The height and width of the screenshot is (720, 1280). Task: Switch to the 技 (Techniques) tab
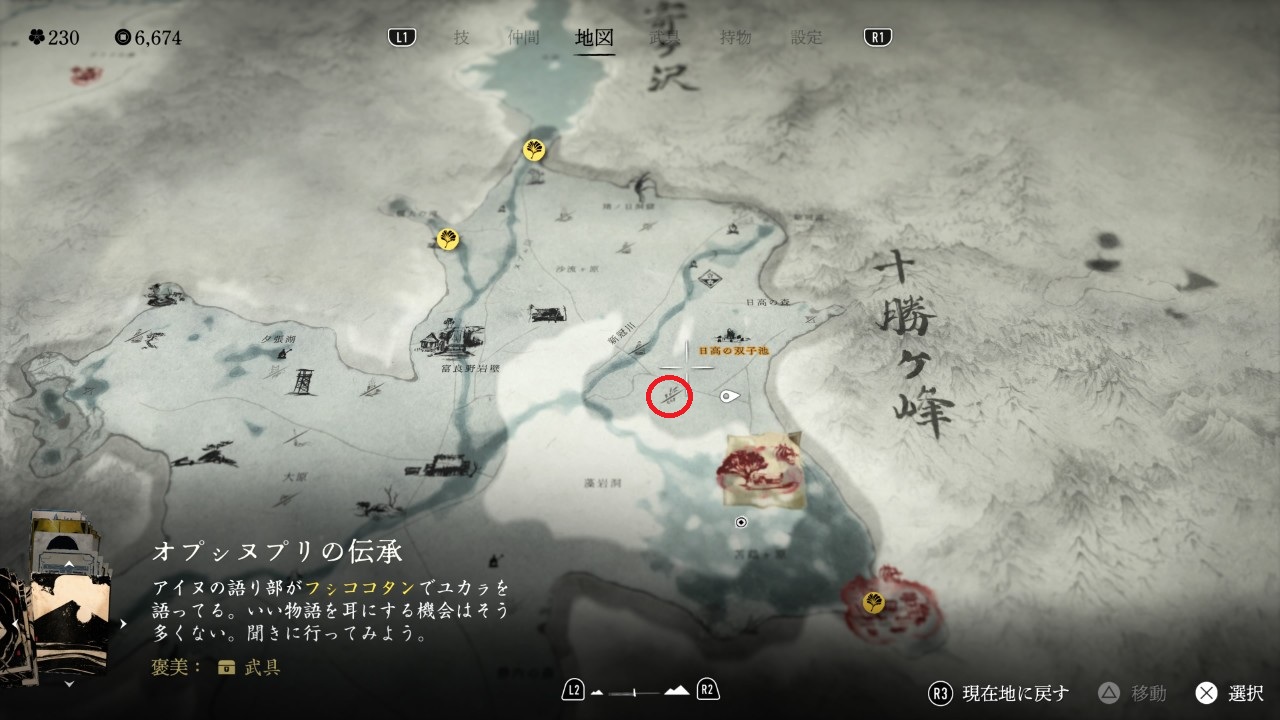(x=461, y=38)
